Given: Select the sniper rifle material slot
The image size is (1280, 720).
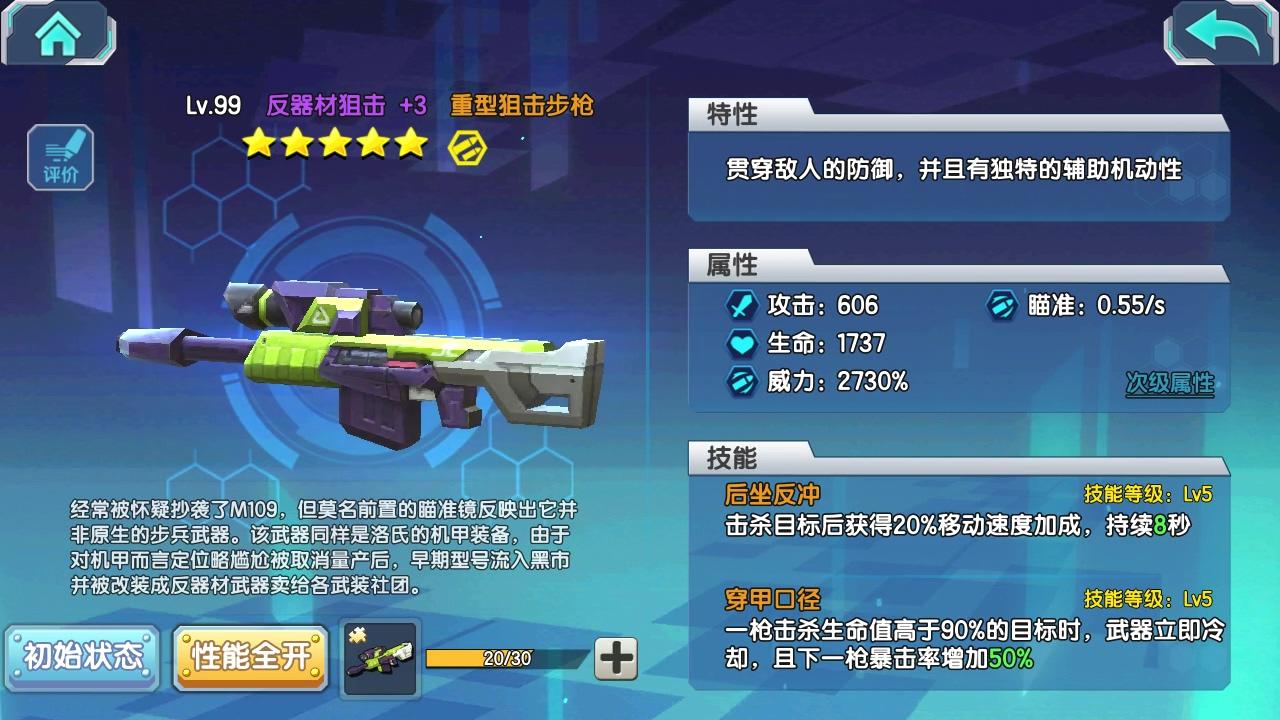Looking at the screenshot, I should (380, 656).
